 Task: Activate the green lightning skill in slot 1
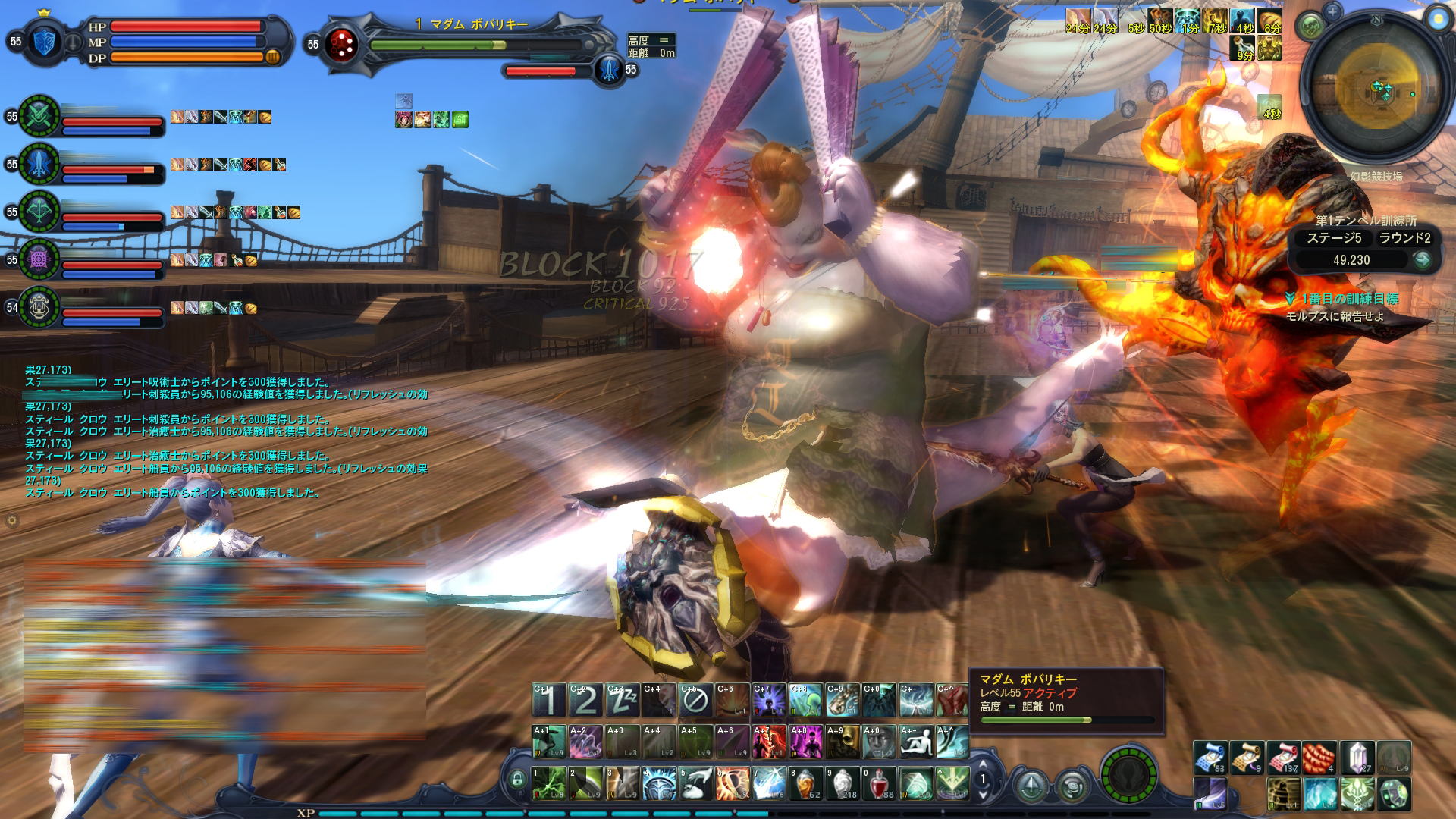(549, 783)
